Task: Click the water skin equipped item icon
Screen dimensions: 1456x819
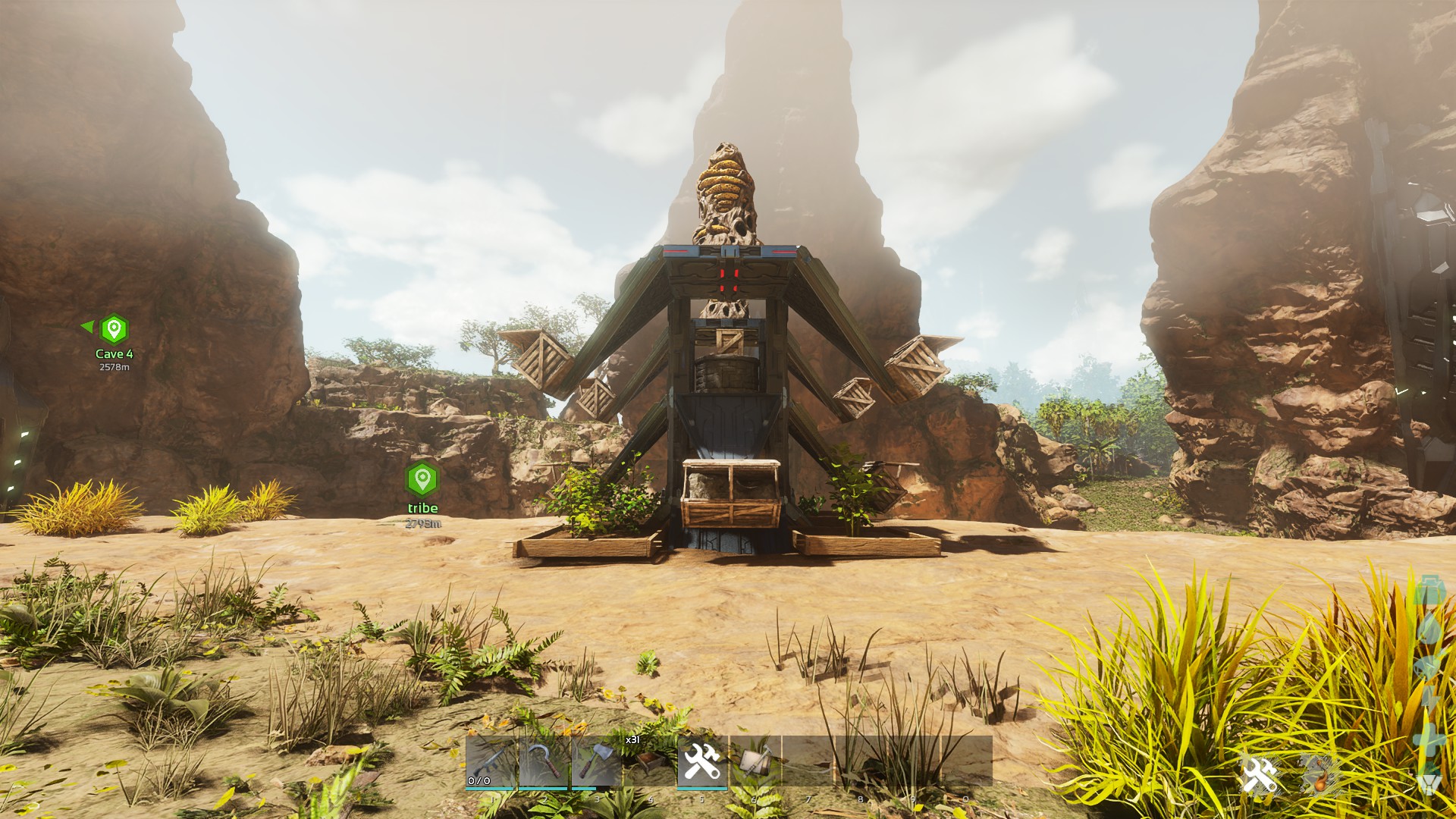Action: click(1319, 775)
